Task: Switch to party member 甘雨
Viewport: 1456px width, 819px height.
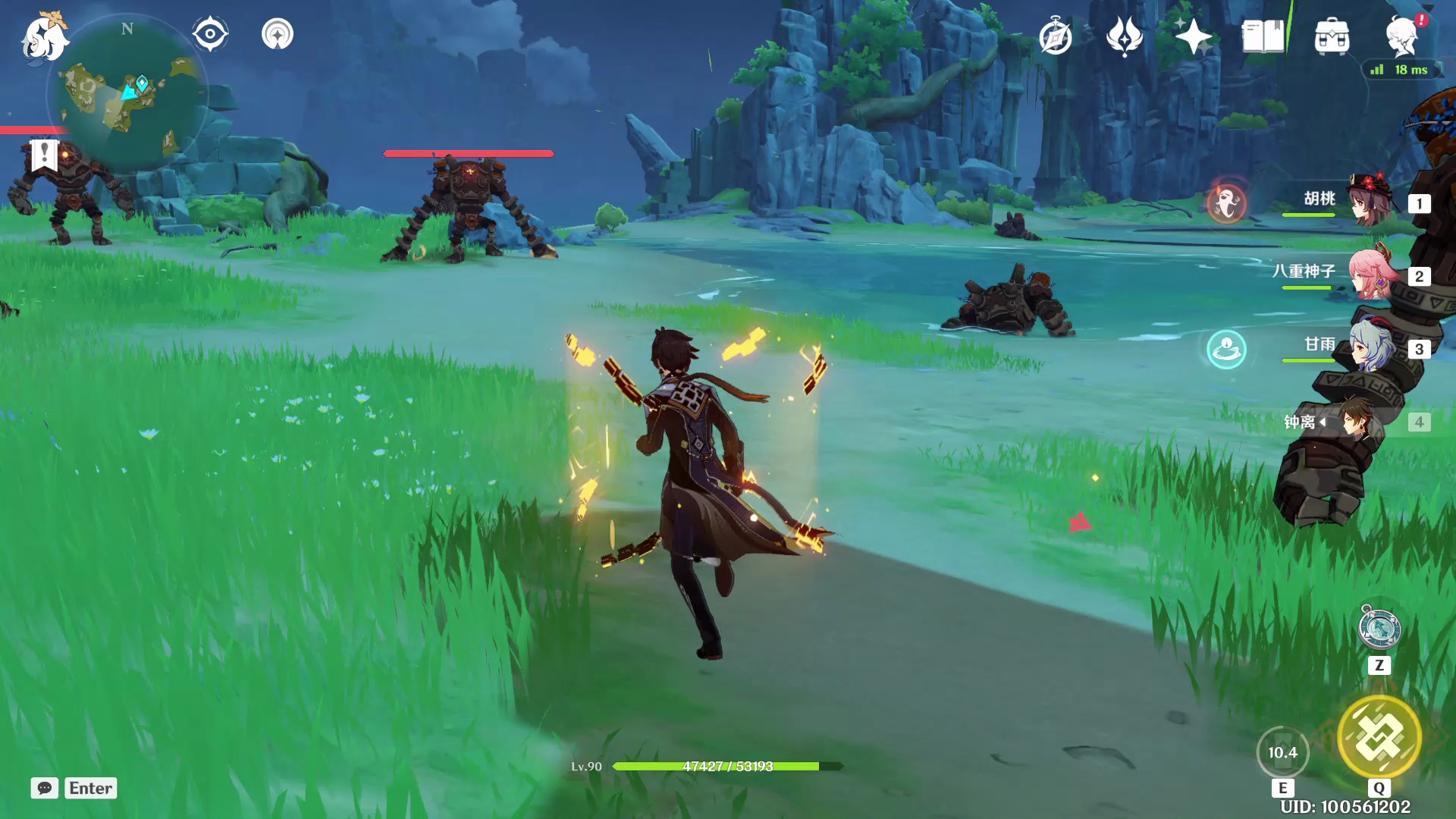Action: tap(1371, 347)
